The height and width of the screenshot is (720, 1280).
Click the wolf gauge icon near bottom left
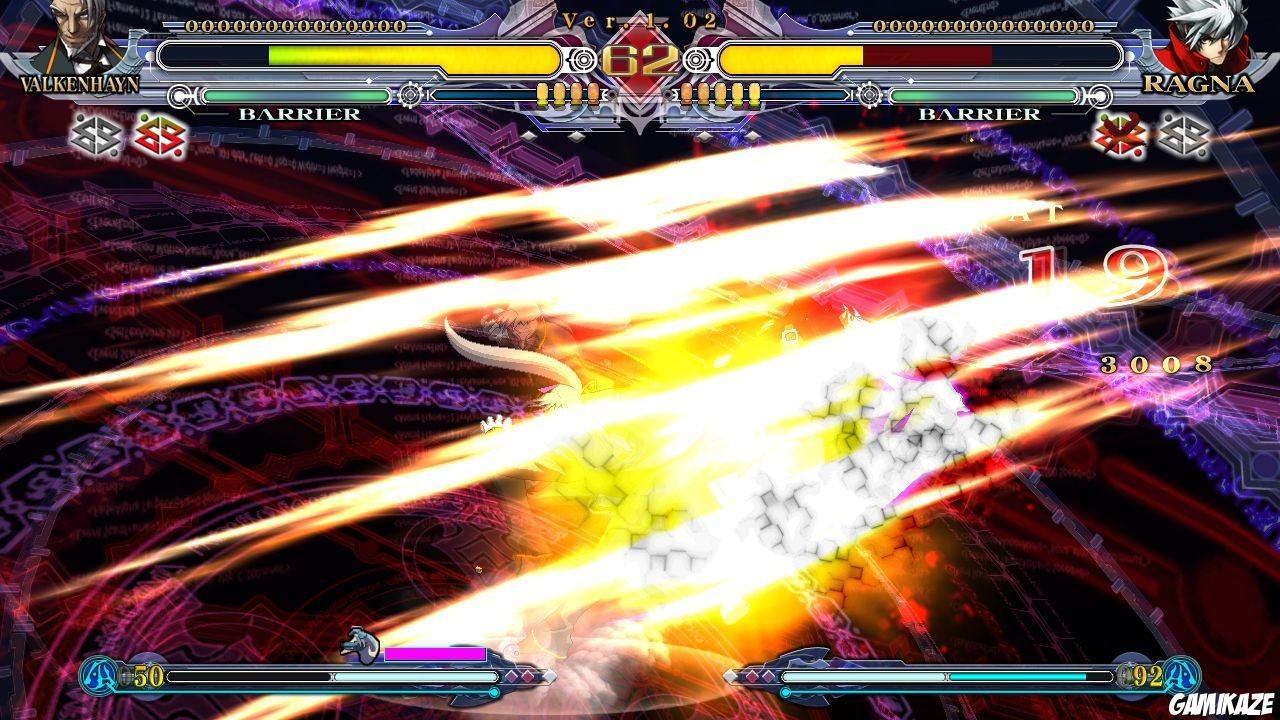click(x=360, y=645)
